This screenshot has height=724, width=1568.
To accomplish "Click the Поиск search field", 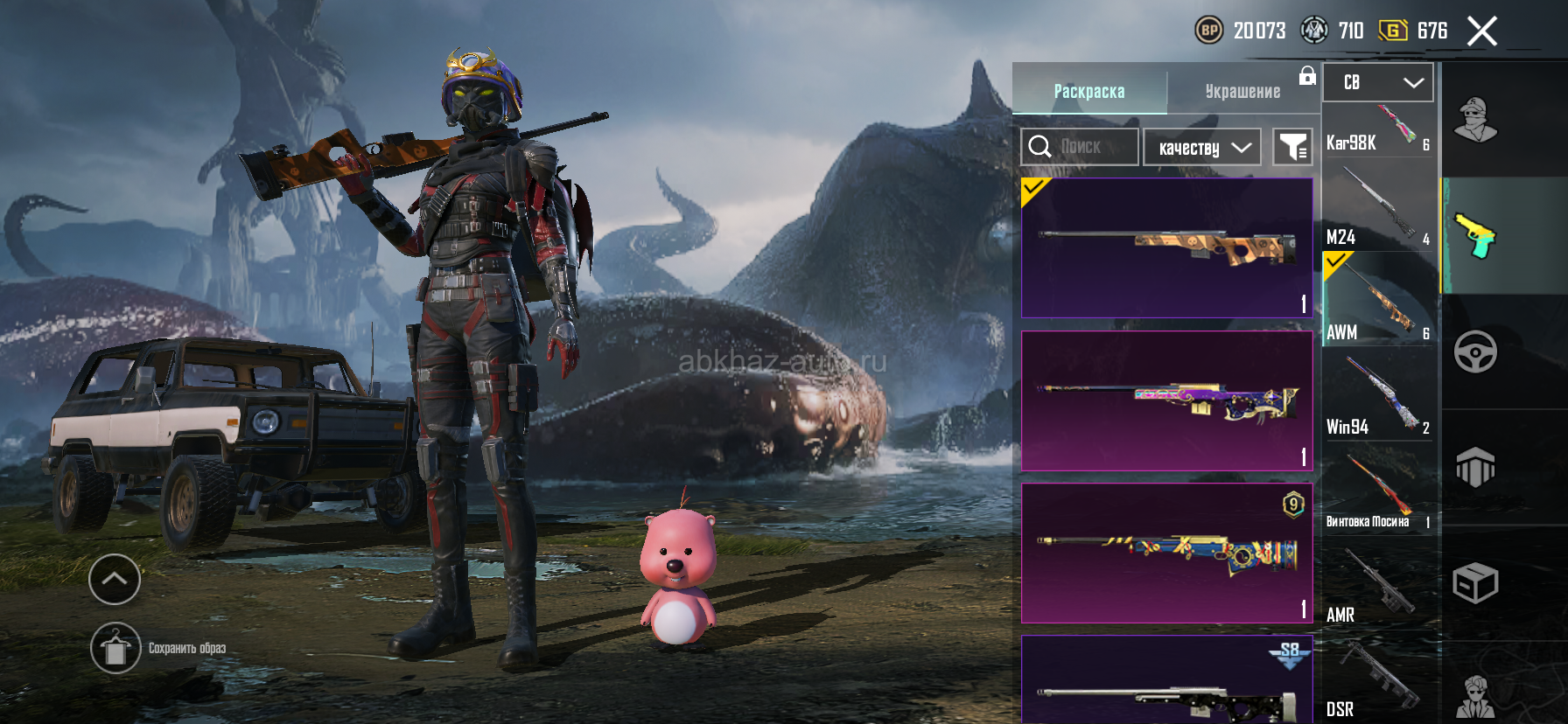I will [x=1080, y=147].
